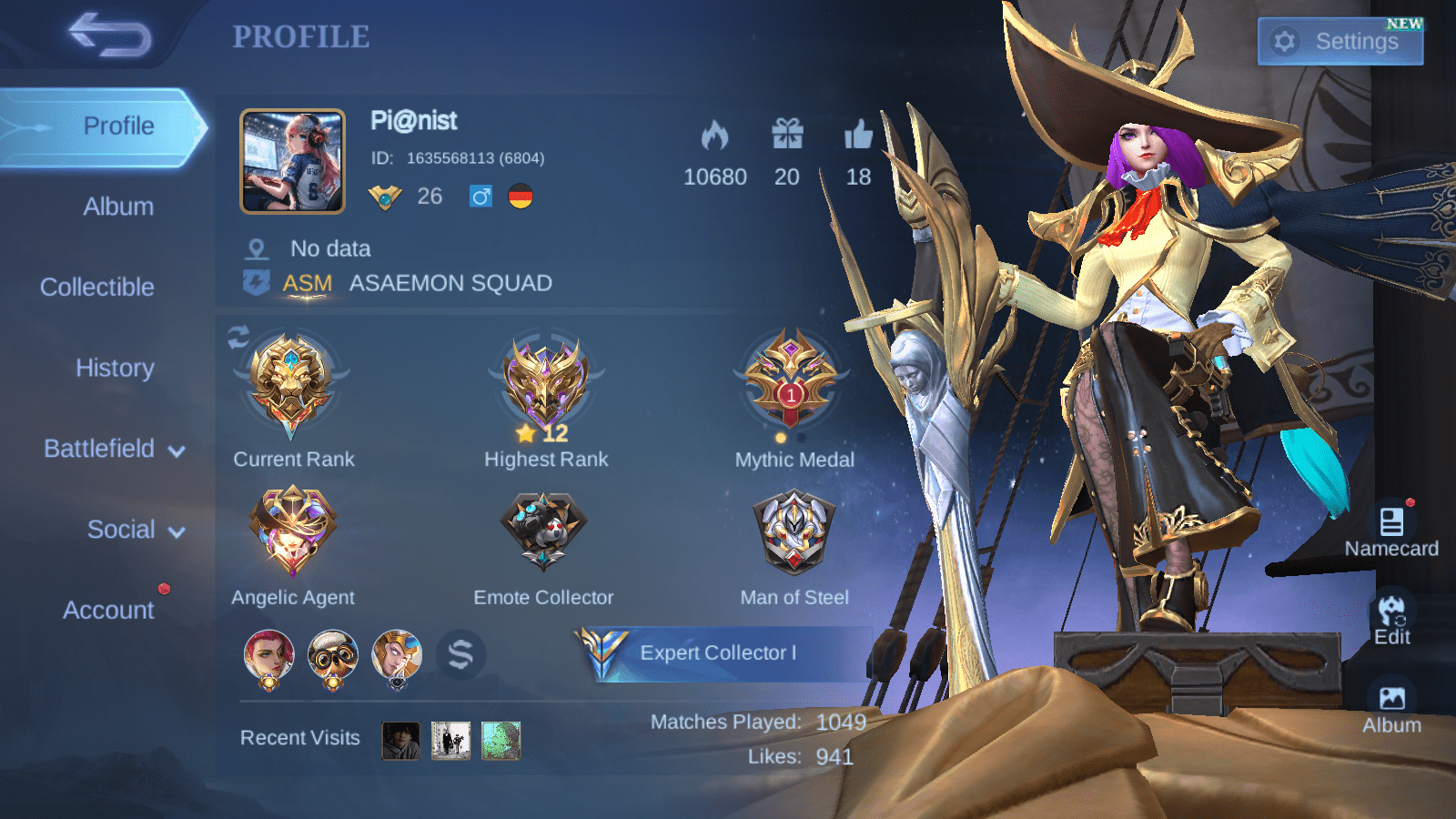This screenshot has height=819, width=1456.
Task: Click the refresh icon above Current Rank
Action: tap(238, 339)
